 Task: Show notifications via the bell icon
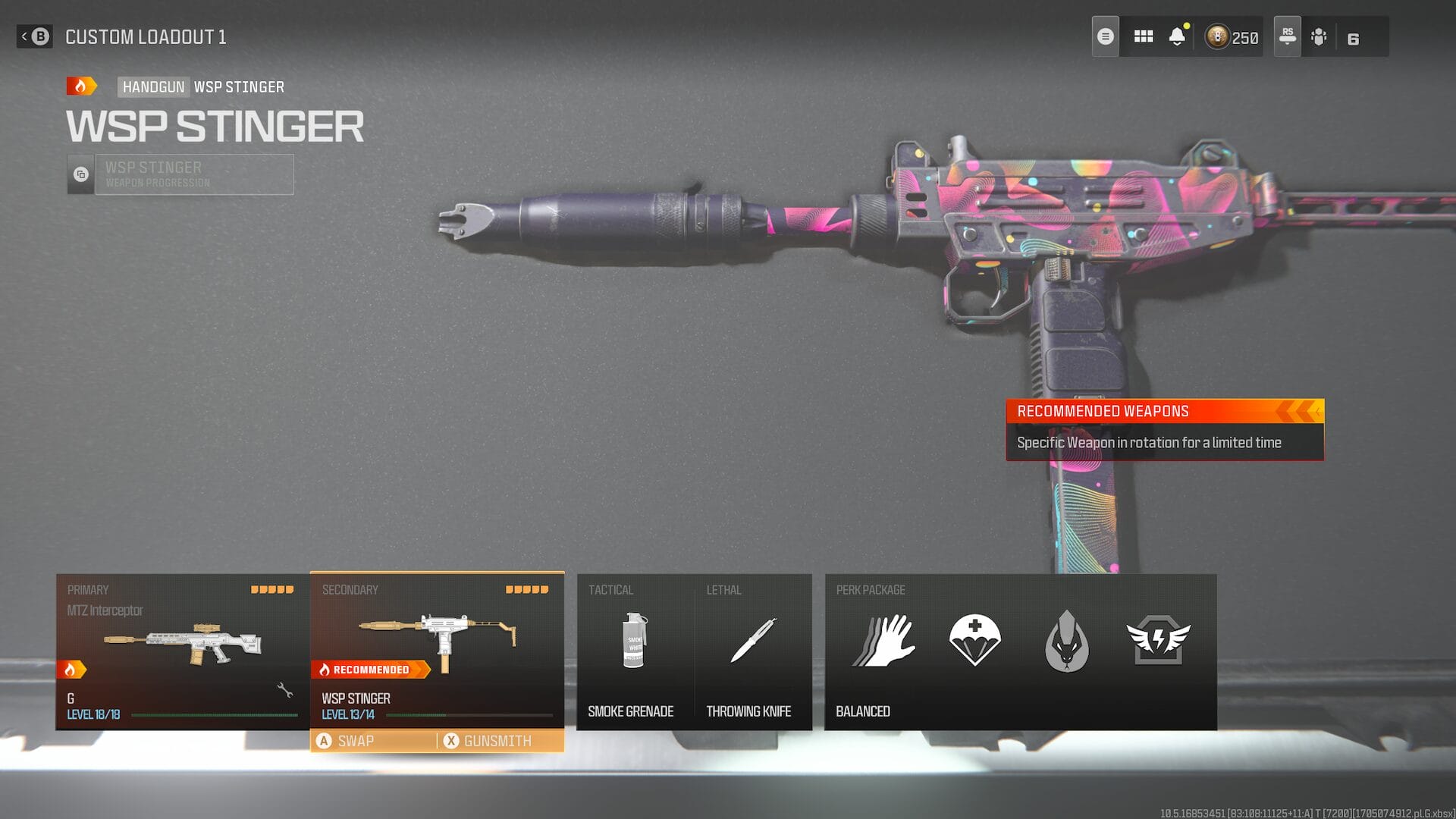coord(1177,36)
